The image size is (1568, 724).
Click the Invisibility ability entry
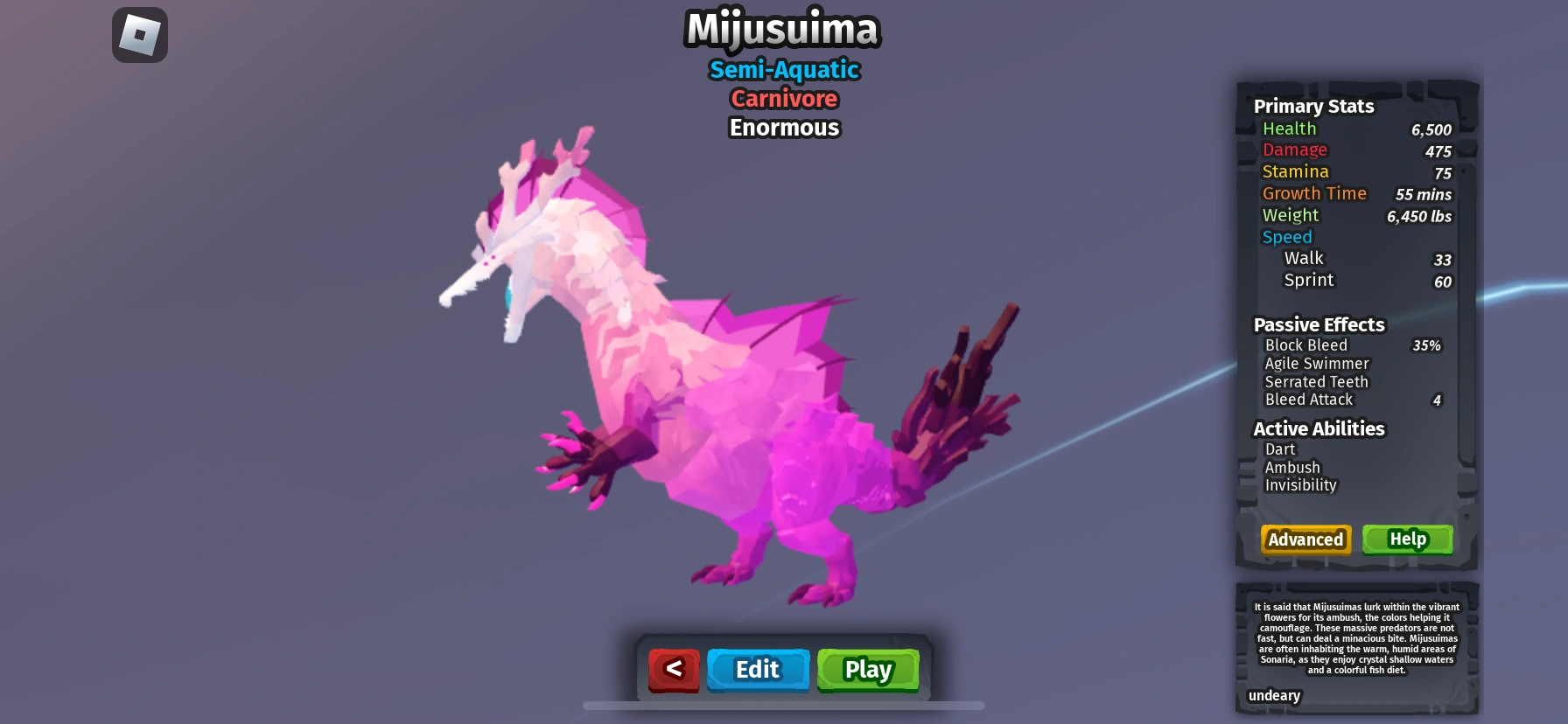pyautogui.click(x=1301, y=485)
